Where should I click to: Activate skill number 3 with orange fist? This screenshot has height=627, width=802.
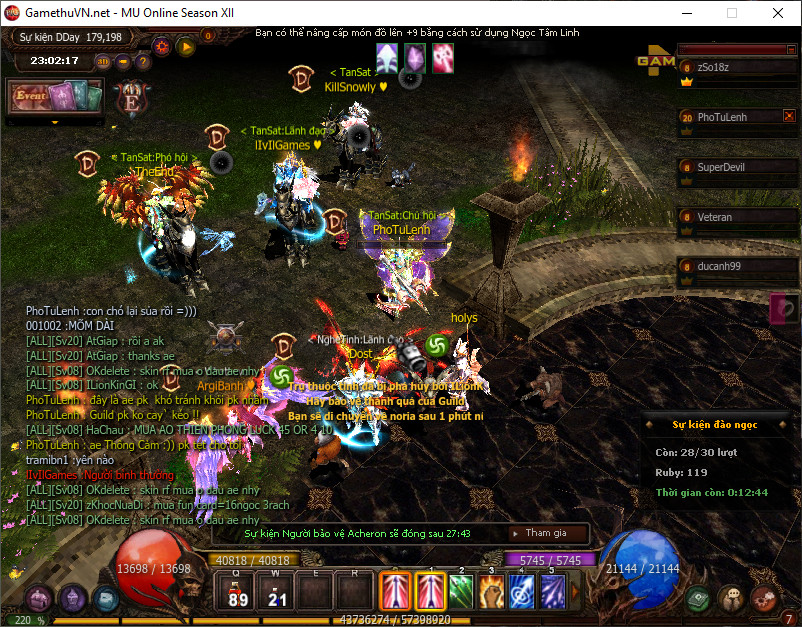tap(491, 590)
